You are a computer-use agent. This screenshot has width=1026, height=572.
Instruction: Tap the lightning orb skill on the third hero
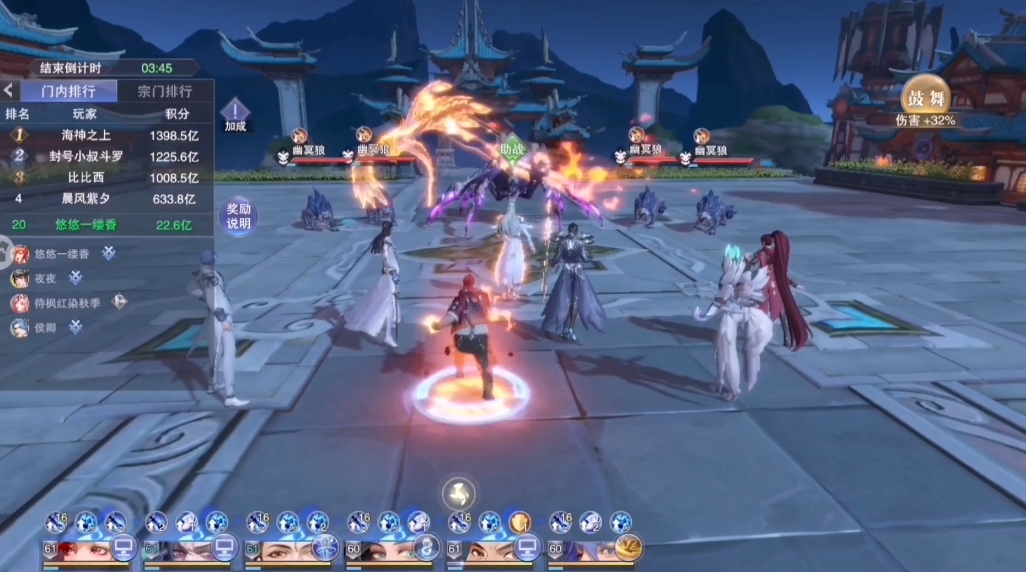325,548
